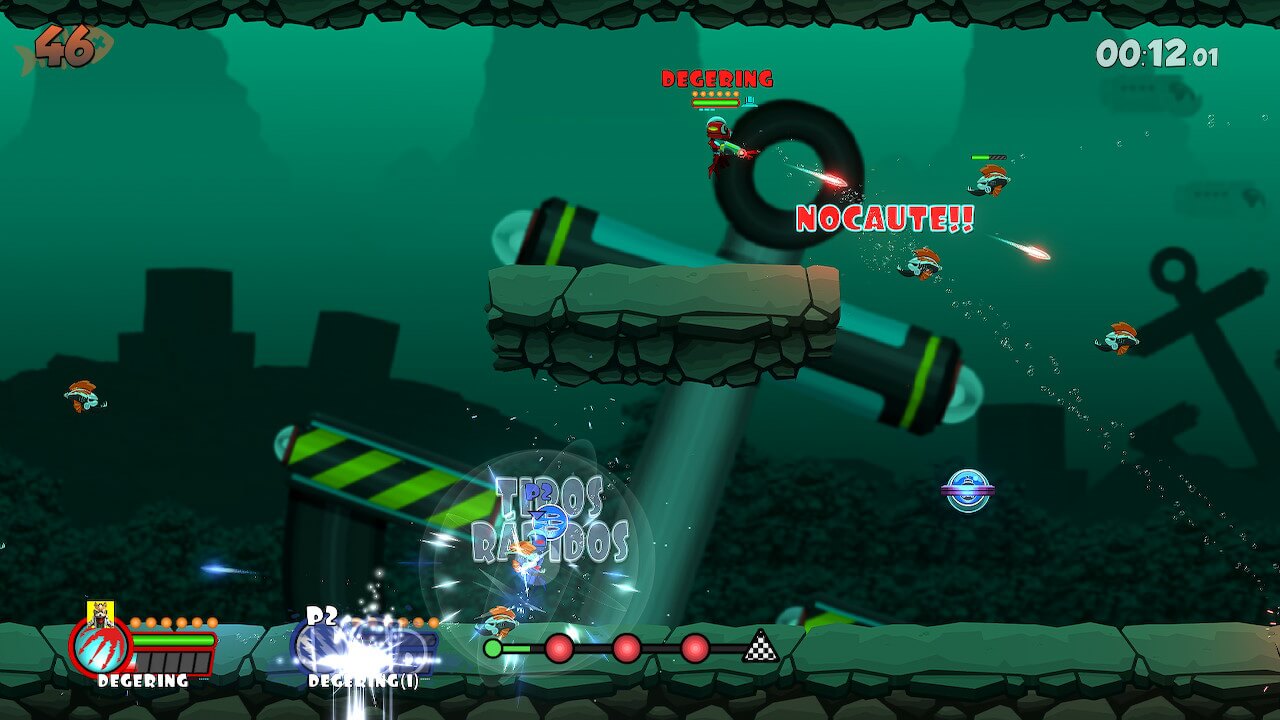The height and width of the screenshot is (720, 1280).
Task: Click the checkered finish flag marker
Action: coord(761,647)
